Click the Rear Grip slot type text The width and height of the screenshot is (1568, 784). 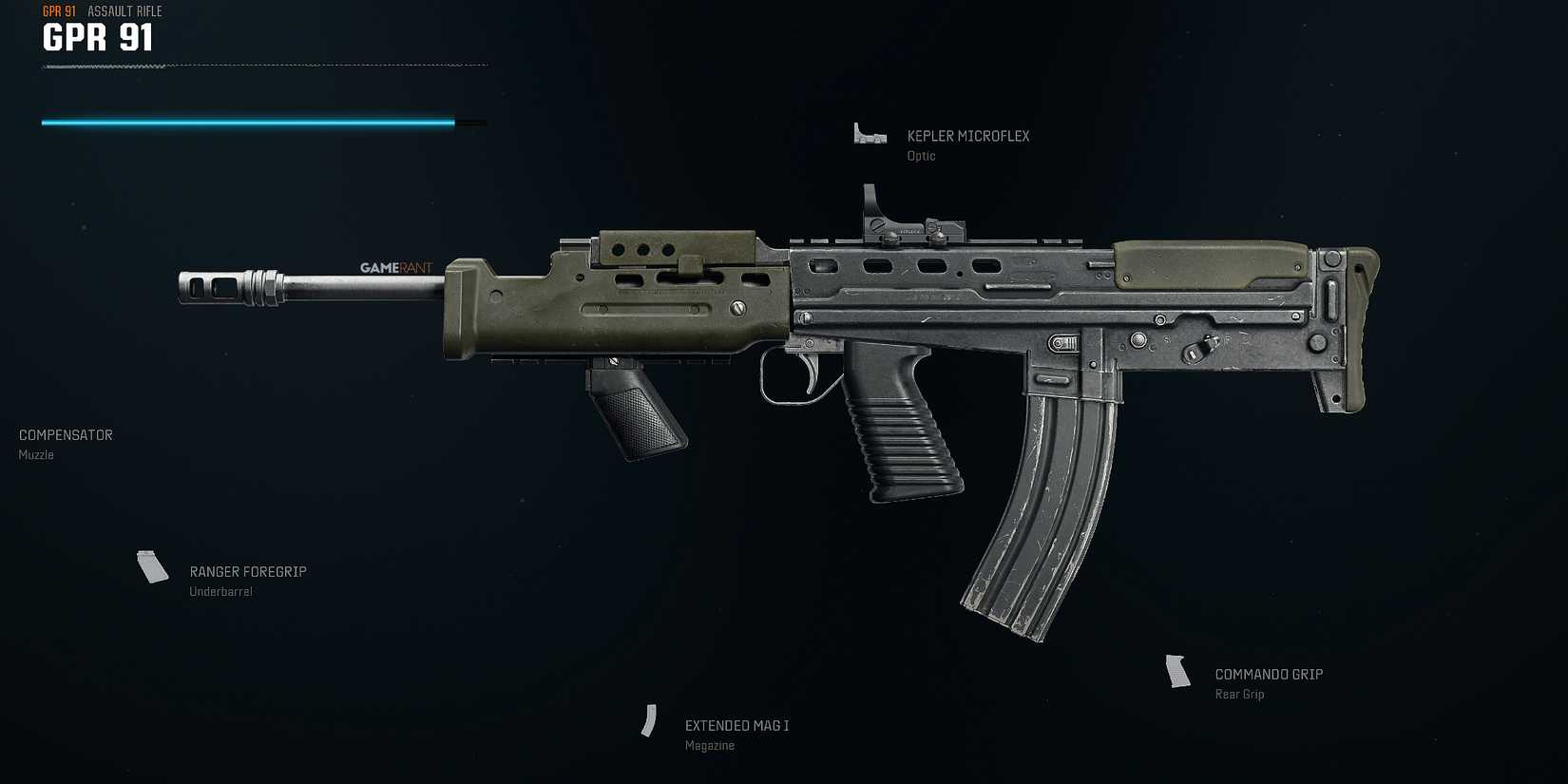click(x=1240, y=694)
